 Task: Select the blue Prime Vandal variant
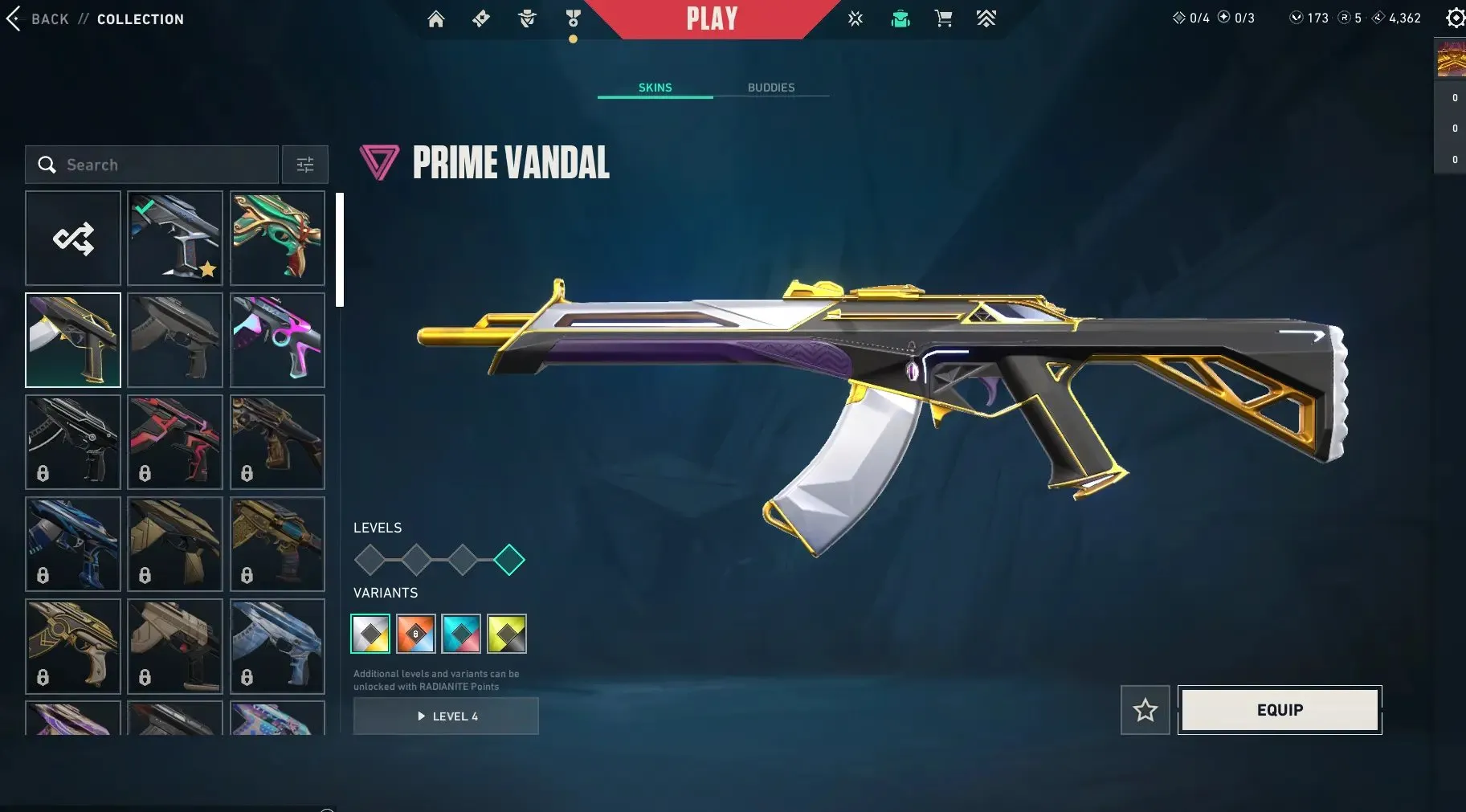pyautogui.click(x=463, y=633)
